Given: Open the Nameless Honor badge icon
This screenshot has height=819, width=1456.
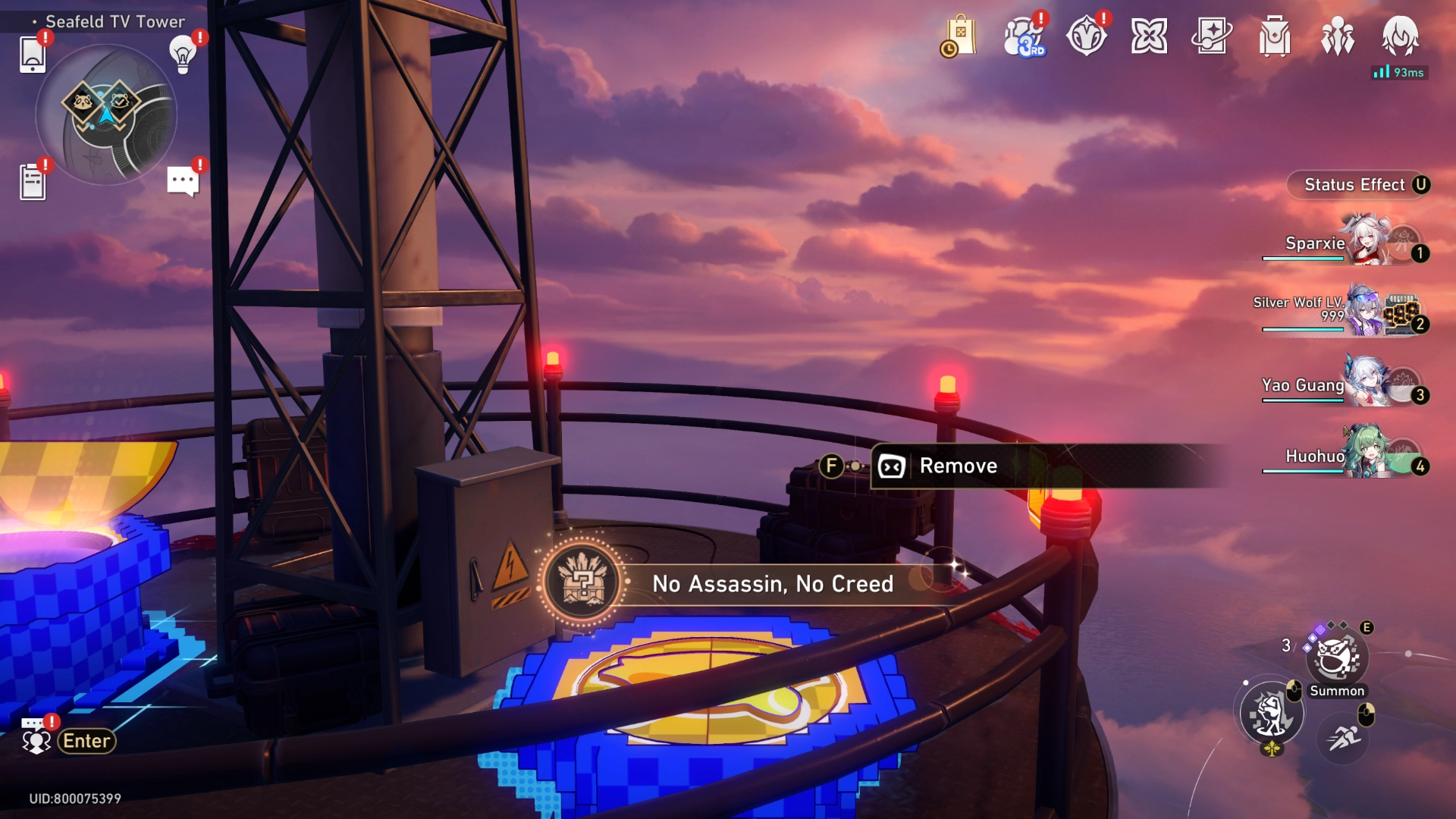Looking at the screenshot, I should [1086, 36].
